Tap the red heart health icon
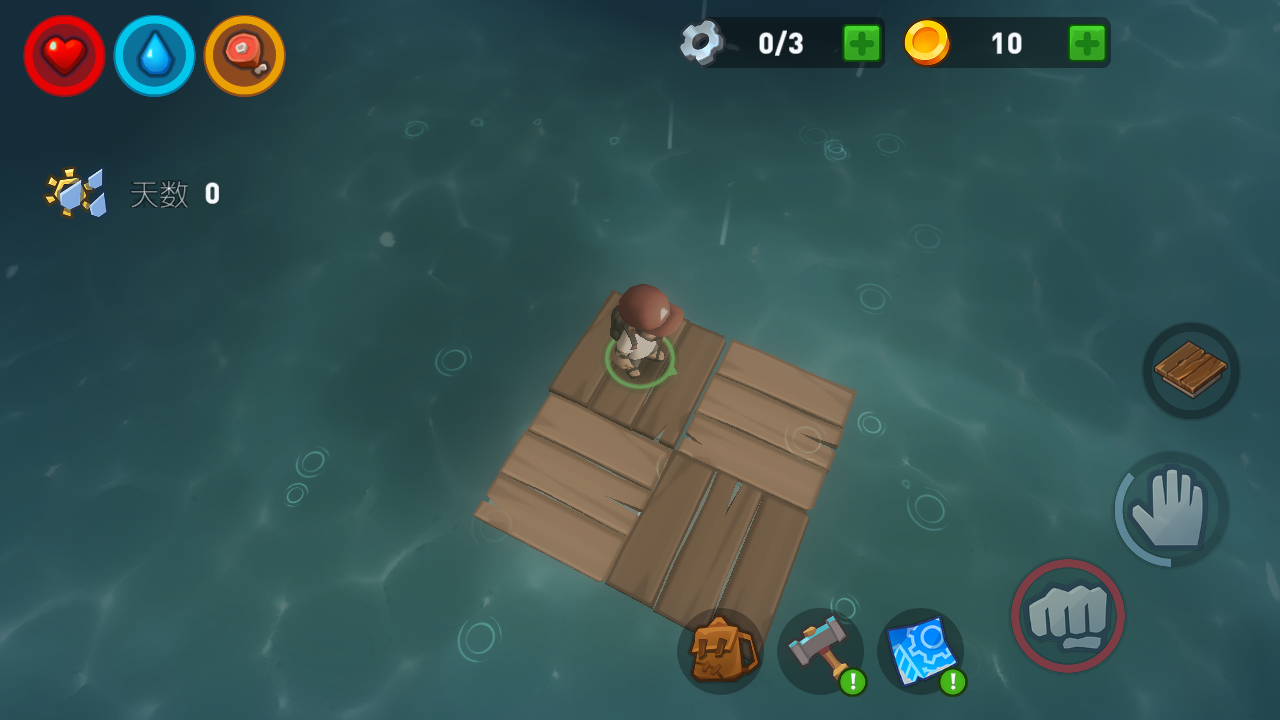 (65, 56)
